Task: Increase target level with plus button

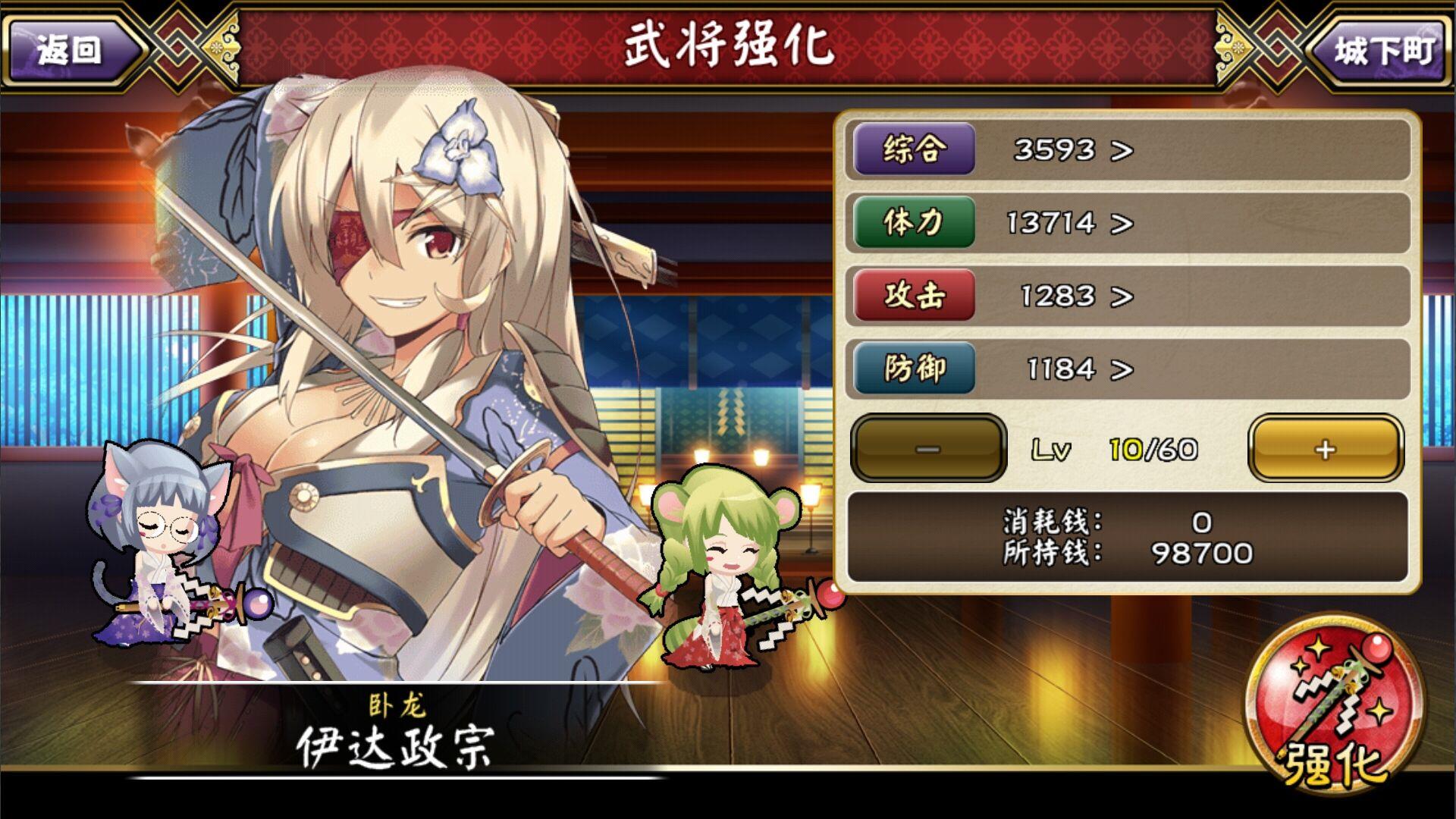Action: (x=1325, y=448)
